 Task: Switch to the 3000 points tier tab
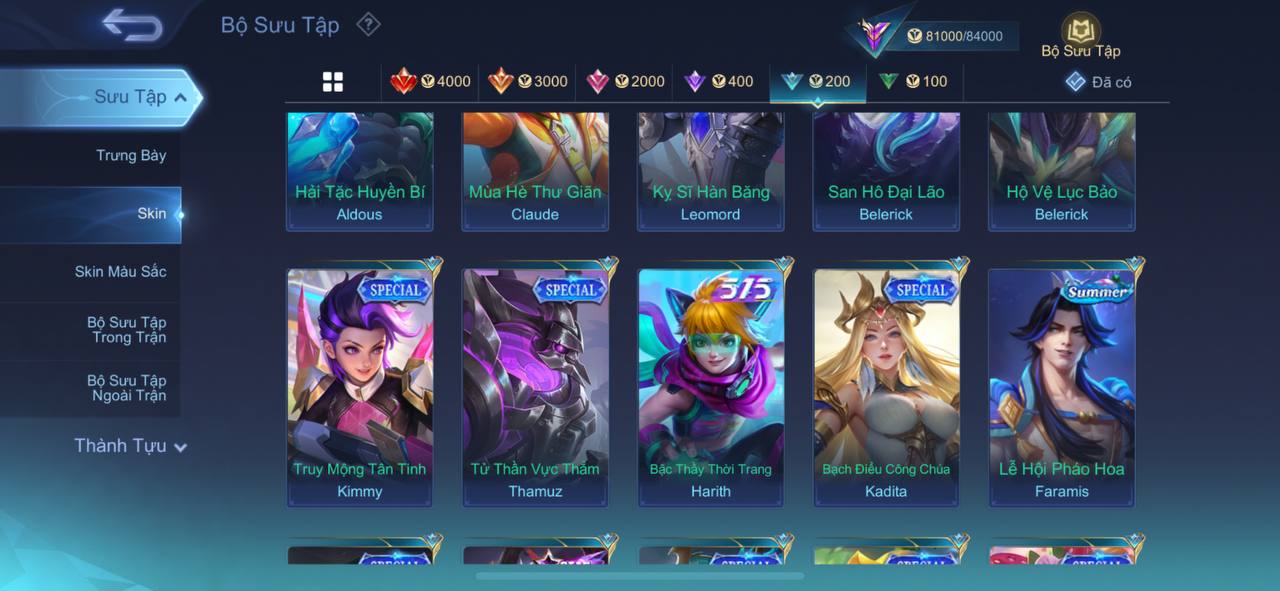[x=528, y=82]
